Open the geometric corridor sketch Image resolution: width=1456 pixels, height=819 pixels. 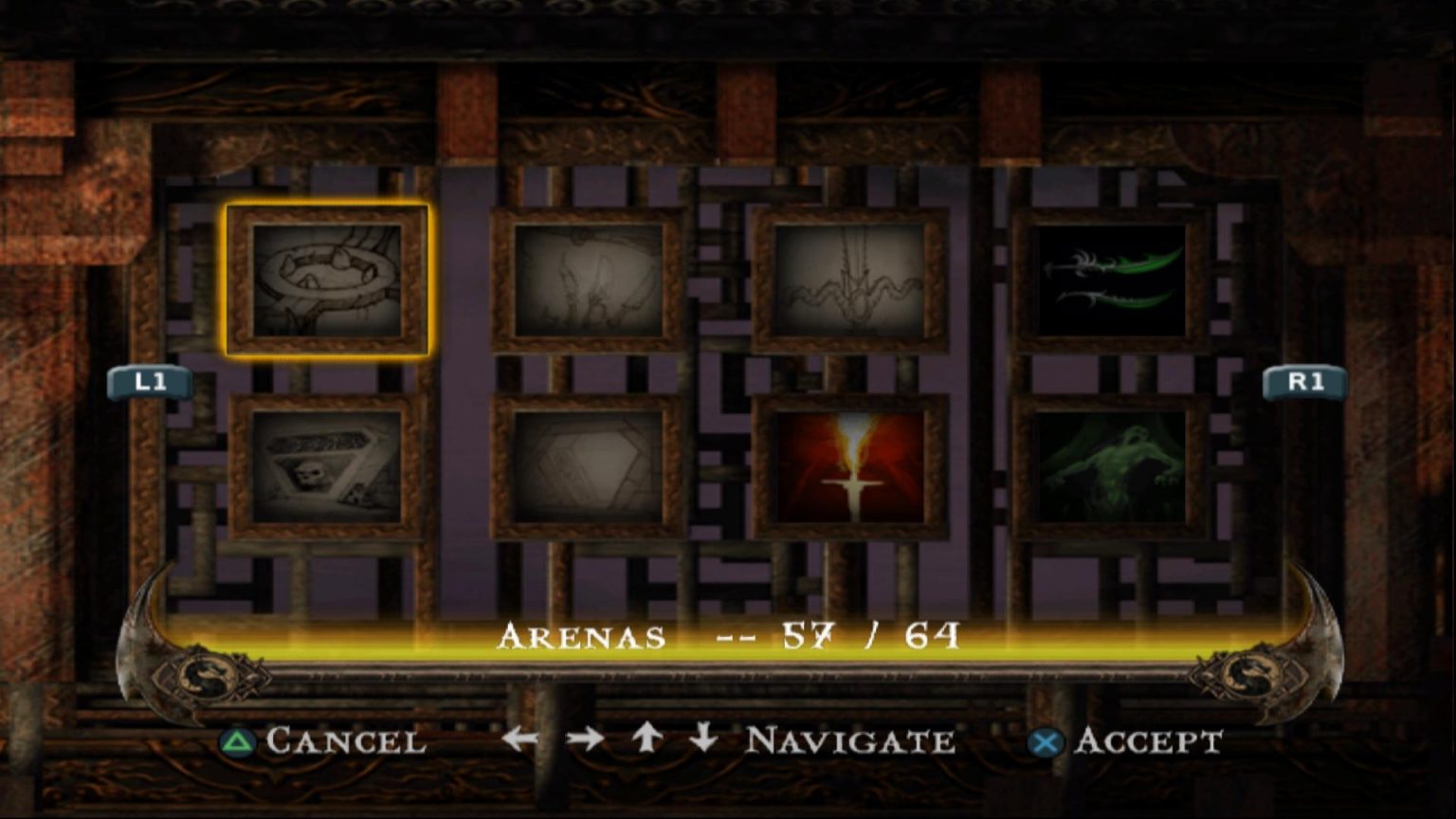click(588, 466)
